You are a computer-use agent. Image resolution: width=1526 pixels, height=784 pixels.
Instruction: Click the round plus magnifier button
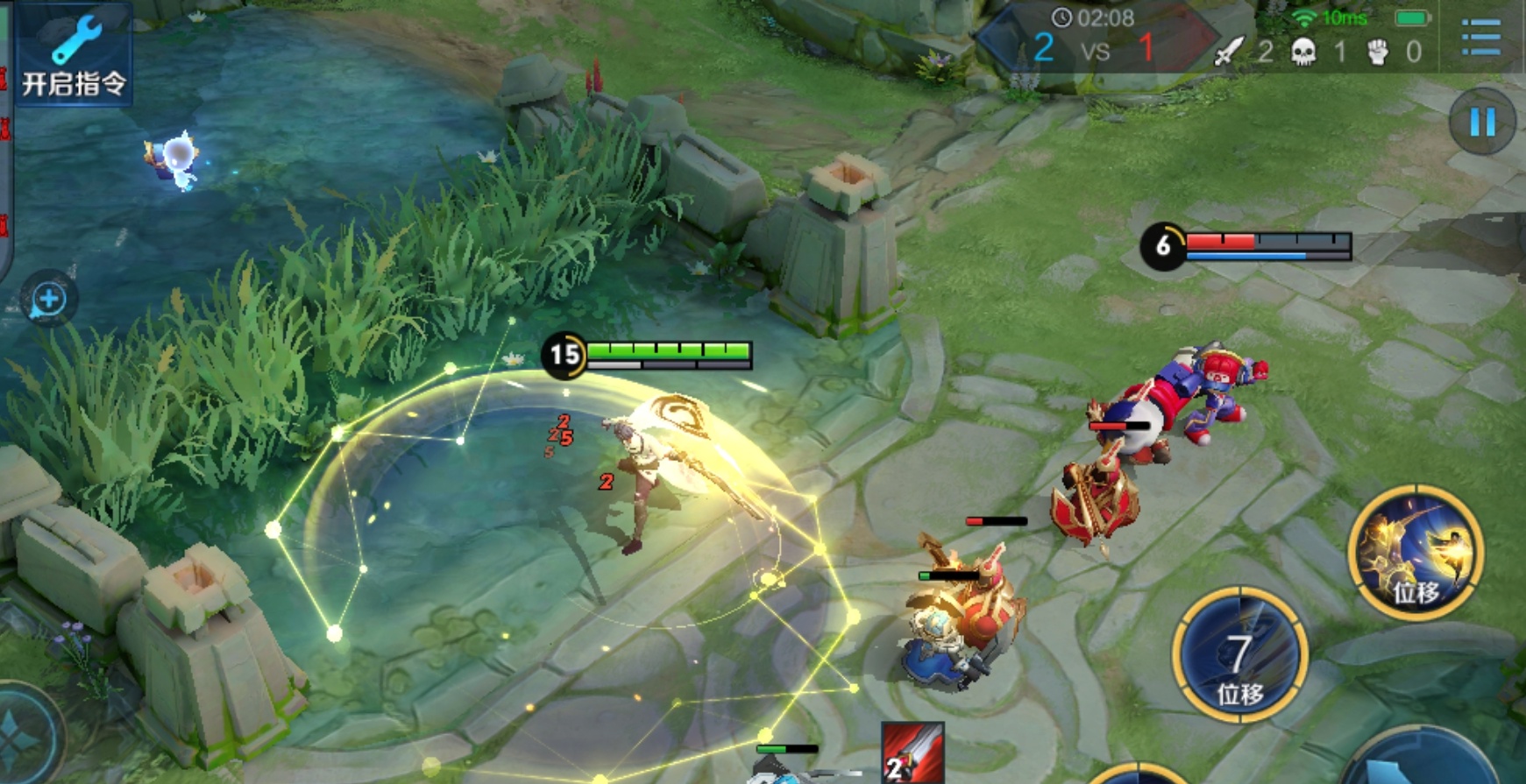(48, 300)
